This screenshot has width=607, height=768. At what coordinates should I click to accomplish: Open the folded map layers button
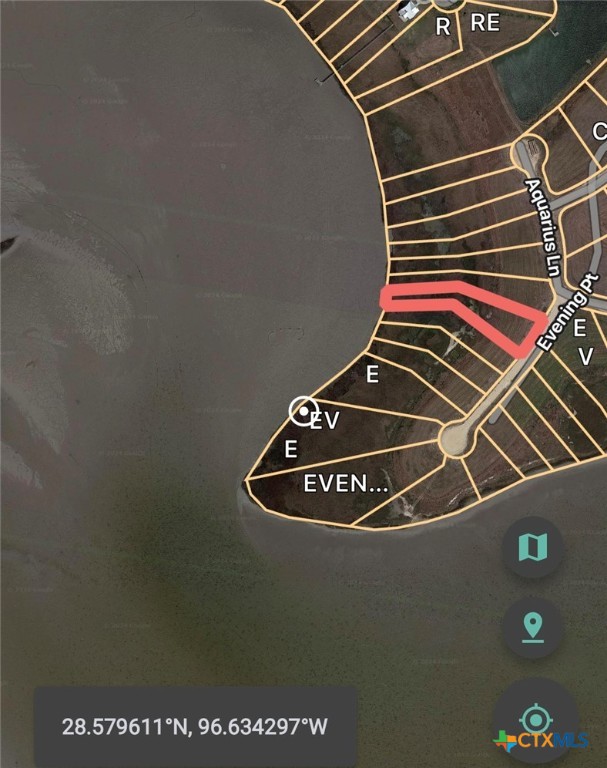(532, 547)
